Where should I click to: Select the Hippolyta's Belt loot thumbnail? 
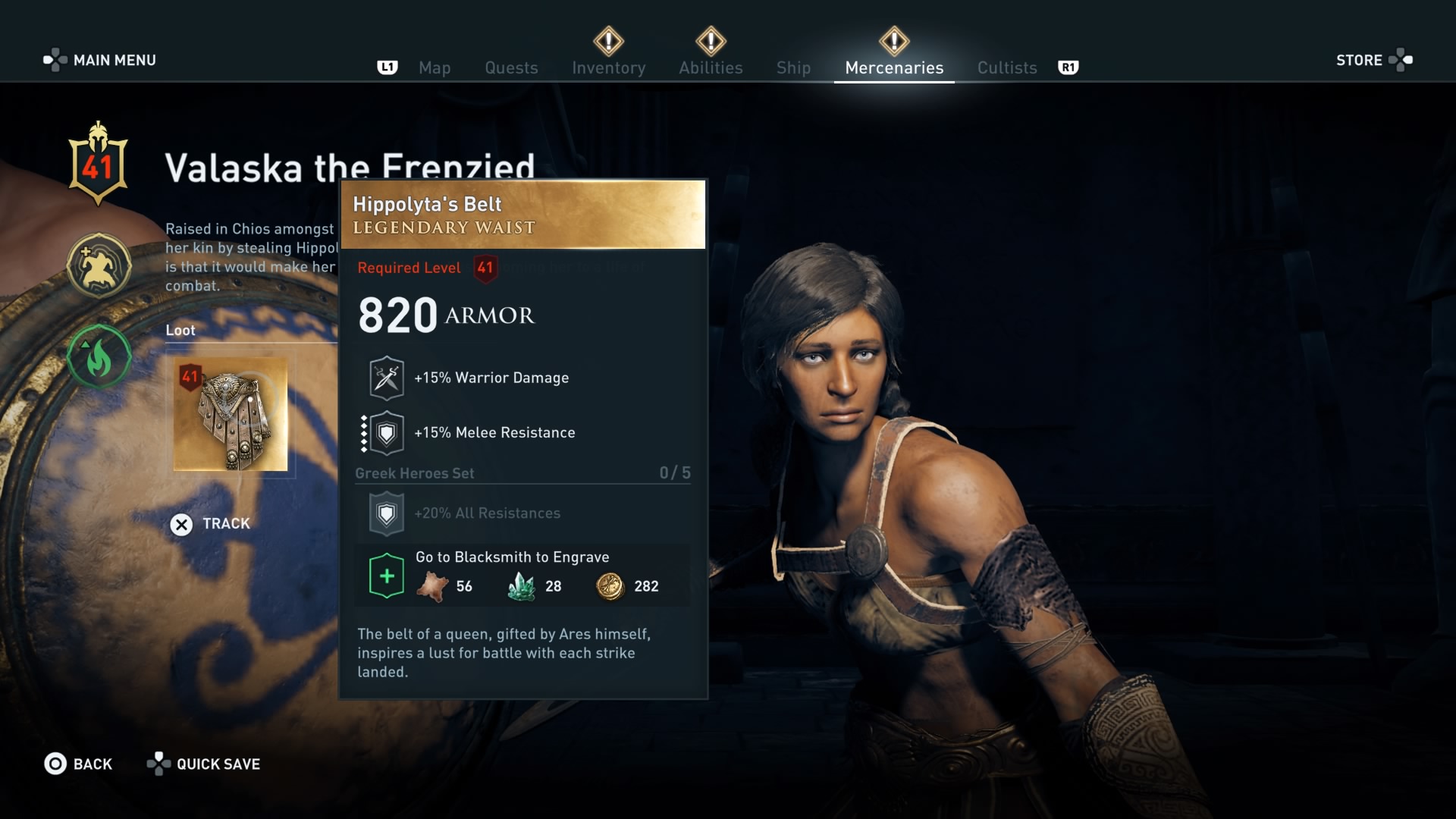pyautogui.click(x=231, y=413)
